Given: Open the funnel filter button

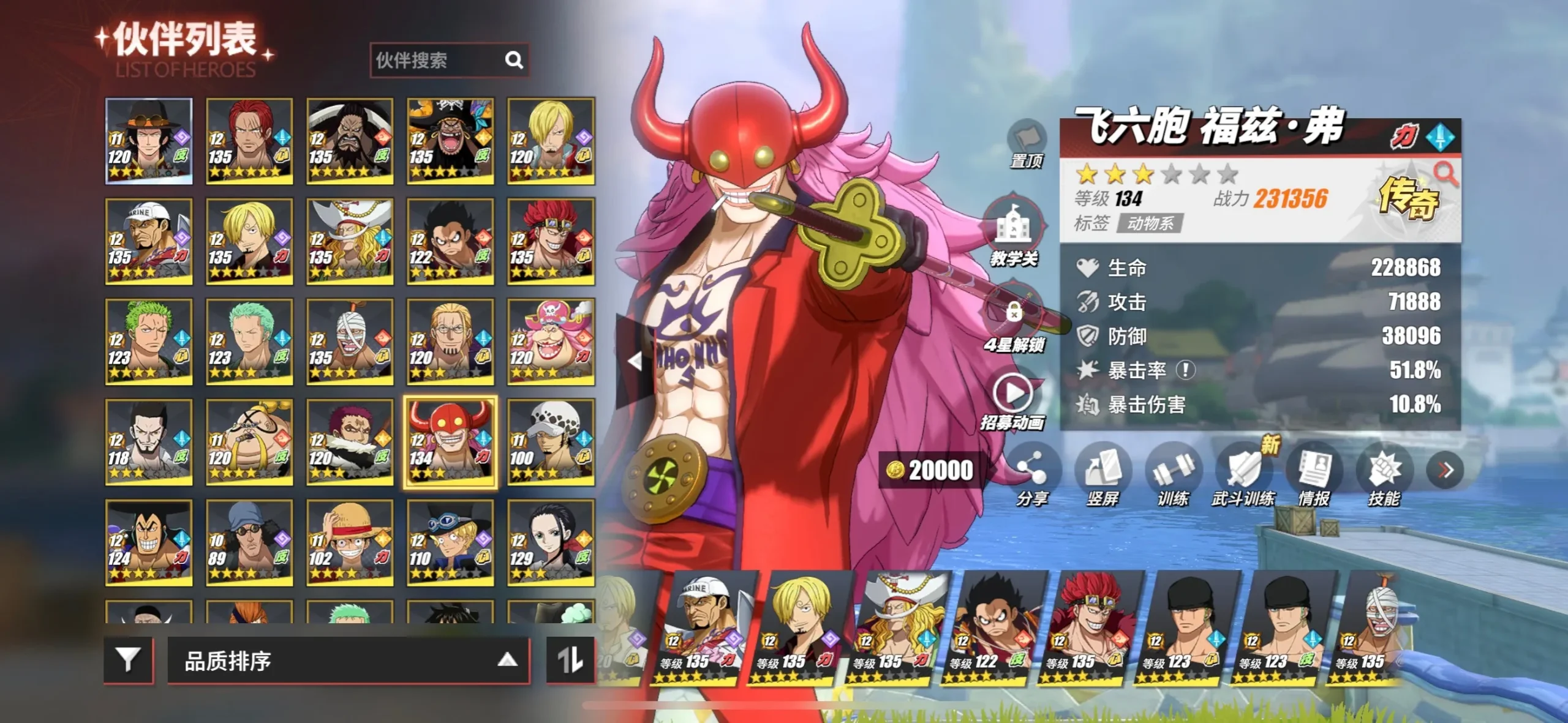Looking at the screenshot, I should [129, 659].
